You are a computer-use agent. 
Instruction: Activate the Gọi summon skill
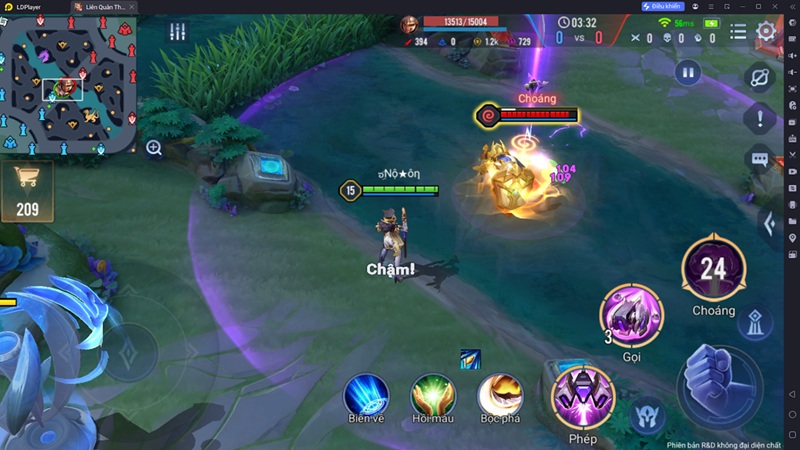click(x=631, y=315)
